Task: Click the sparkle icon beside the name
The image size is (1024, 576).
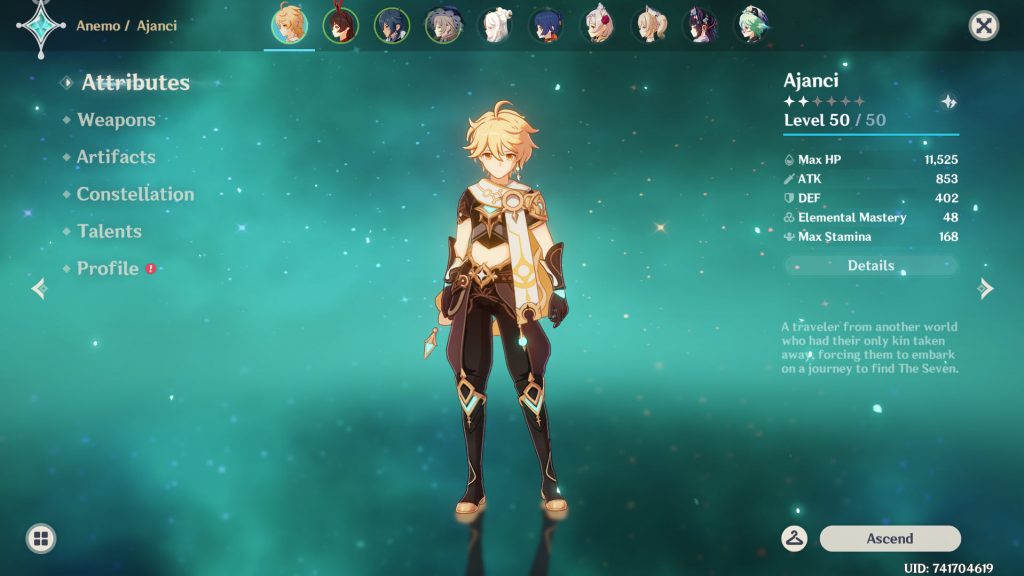Action: coord(949,101)
